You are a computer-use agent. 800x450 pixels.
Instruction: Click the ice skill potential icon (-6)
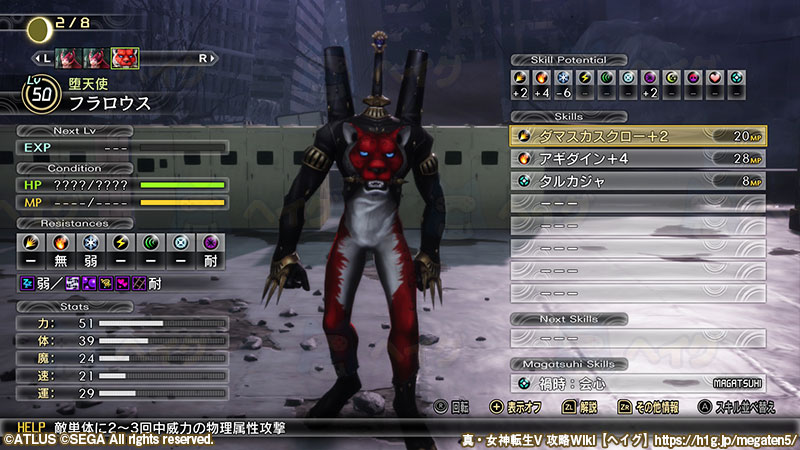point(563,77)
